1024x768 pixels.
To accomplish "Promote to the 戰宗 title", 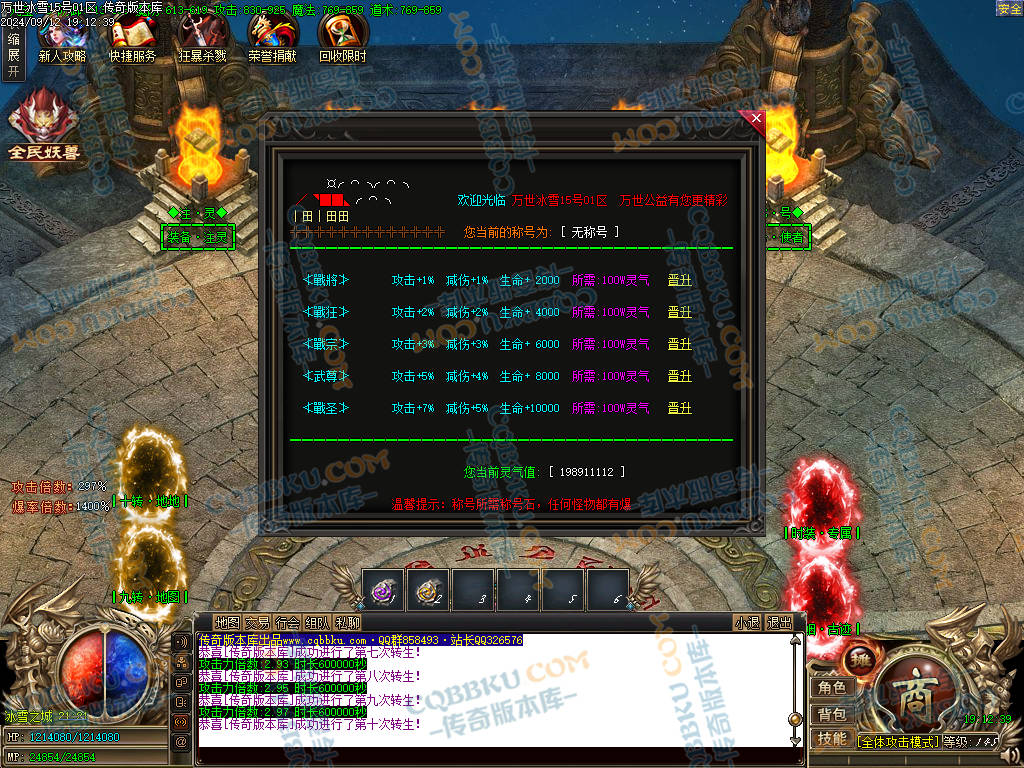I will (680, 344).
